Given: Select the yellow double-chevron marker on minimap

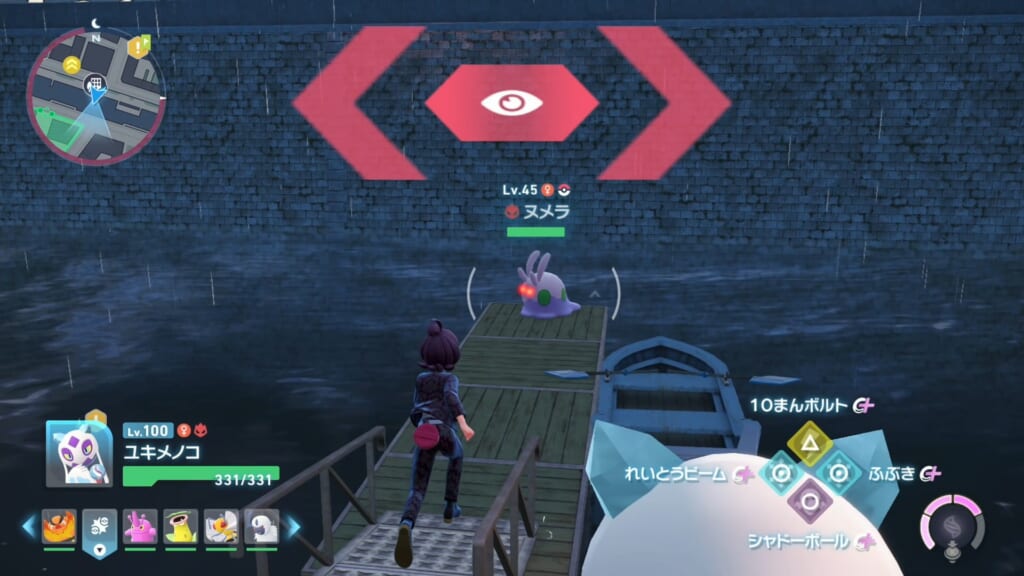Looking at the screenshot, I should 71,64.
